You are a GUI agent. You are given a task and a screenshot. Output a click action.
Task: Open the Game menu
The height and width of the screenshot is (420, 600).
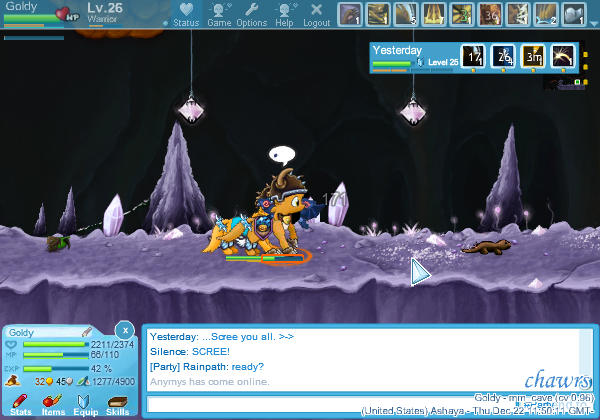(x=219, y=14)
